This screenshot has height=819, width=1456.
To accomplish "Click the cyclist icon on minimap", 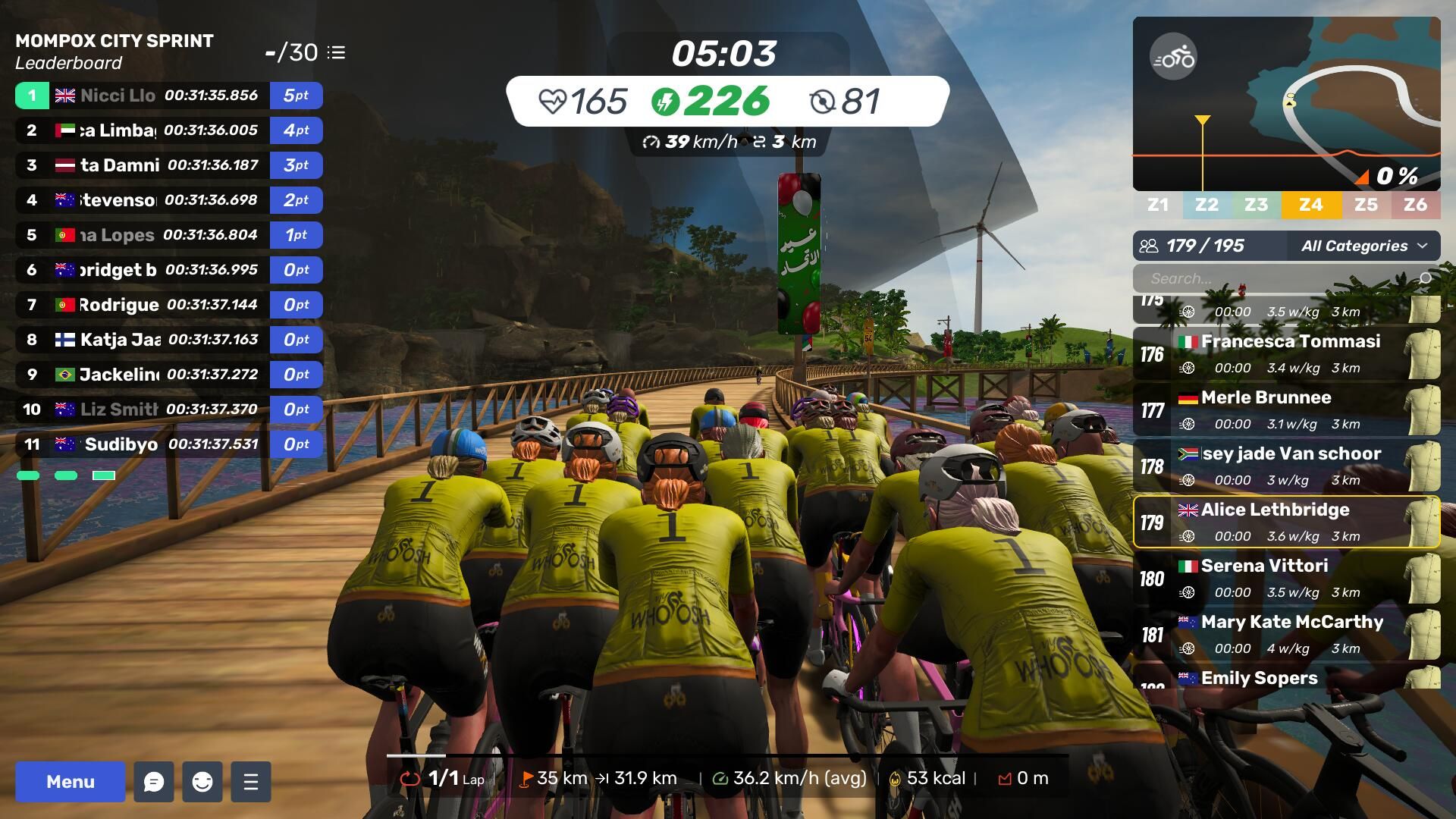I will [x=1173, y=57].
